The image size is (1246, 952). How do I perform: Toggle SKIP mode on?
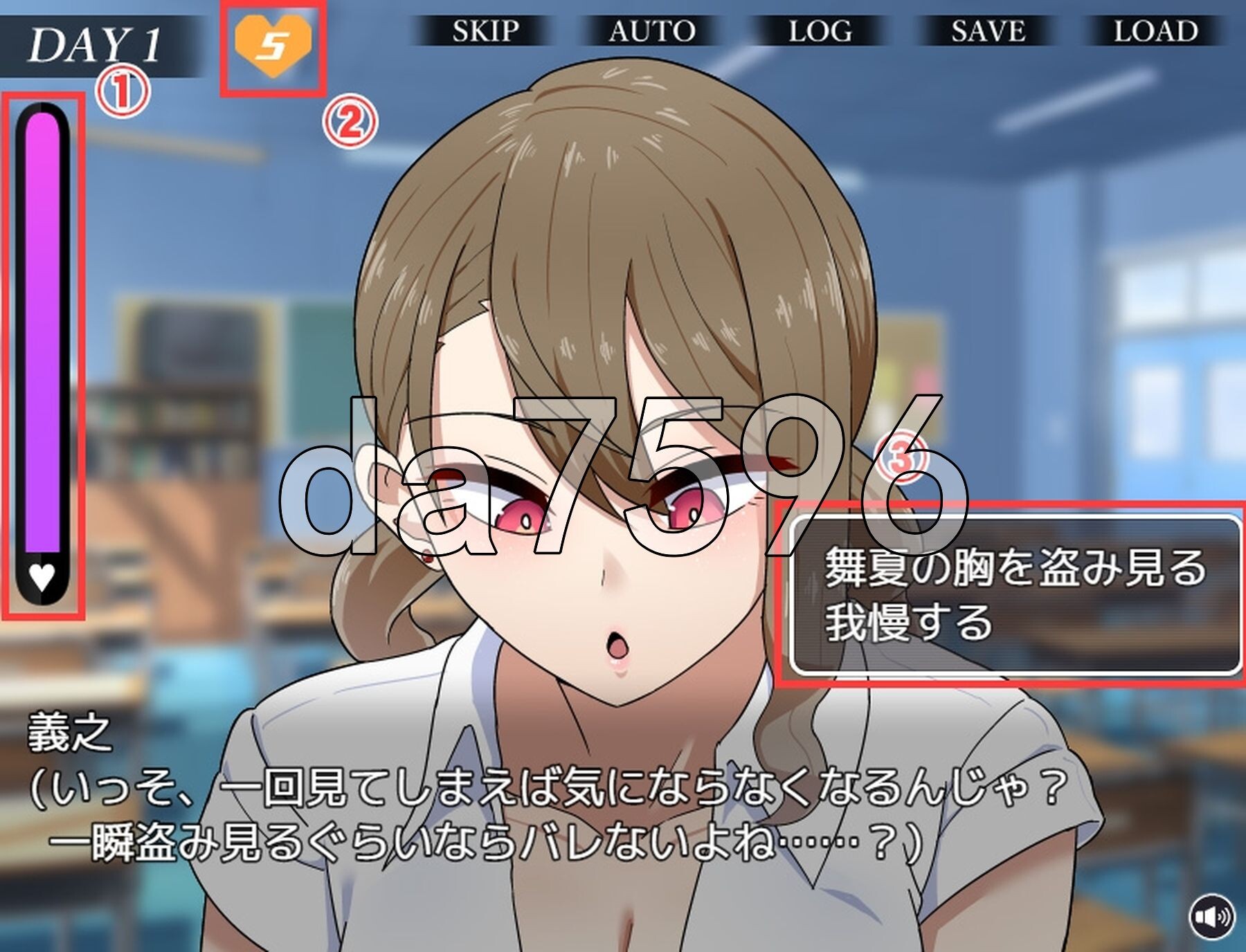tap(485, 31)
